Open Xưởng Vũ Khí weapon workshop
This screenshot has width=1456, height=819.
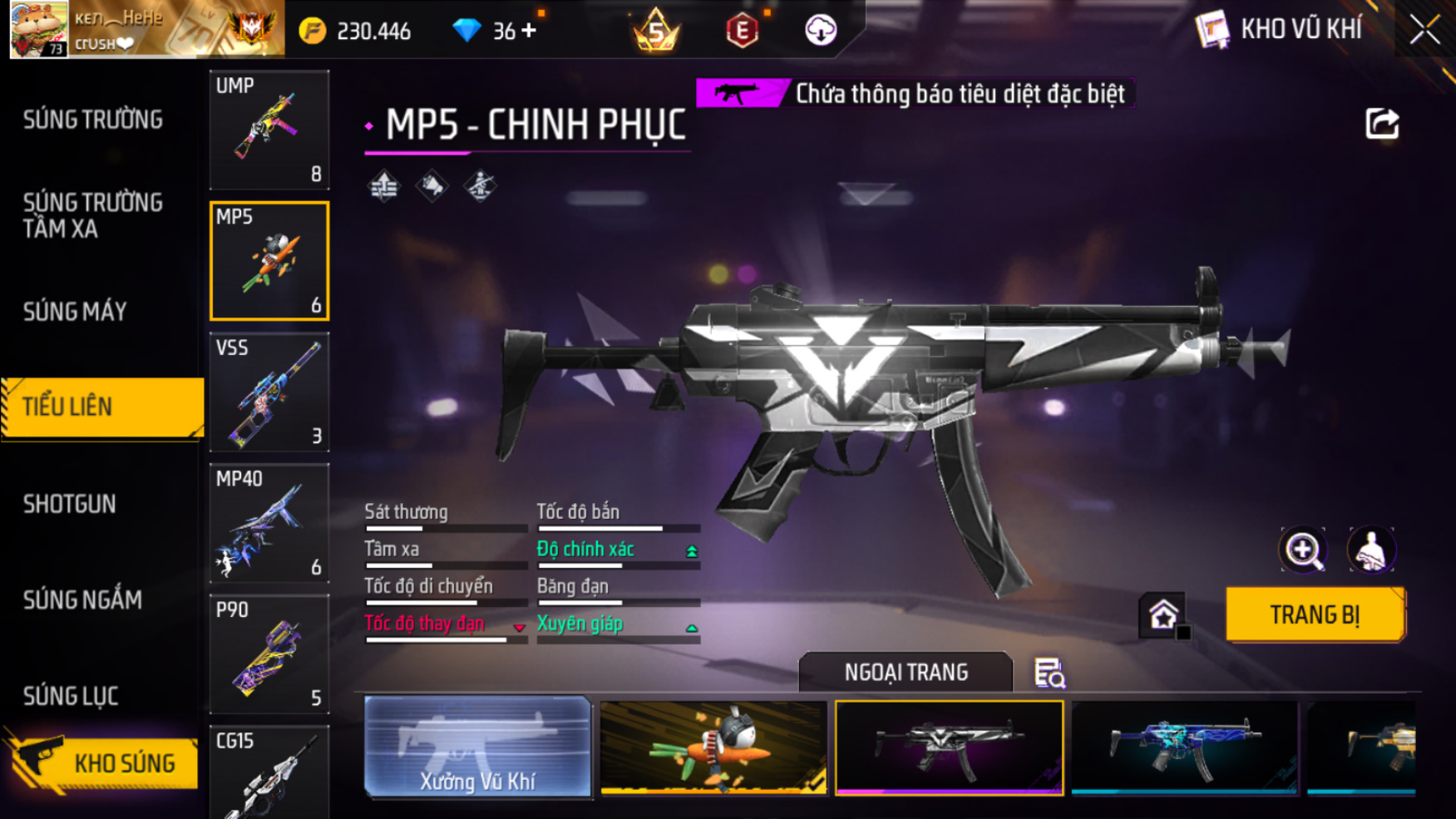point(477,747)
